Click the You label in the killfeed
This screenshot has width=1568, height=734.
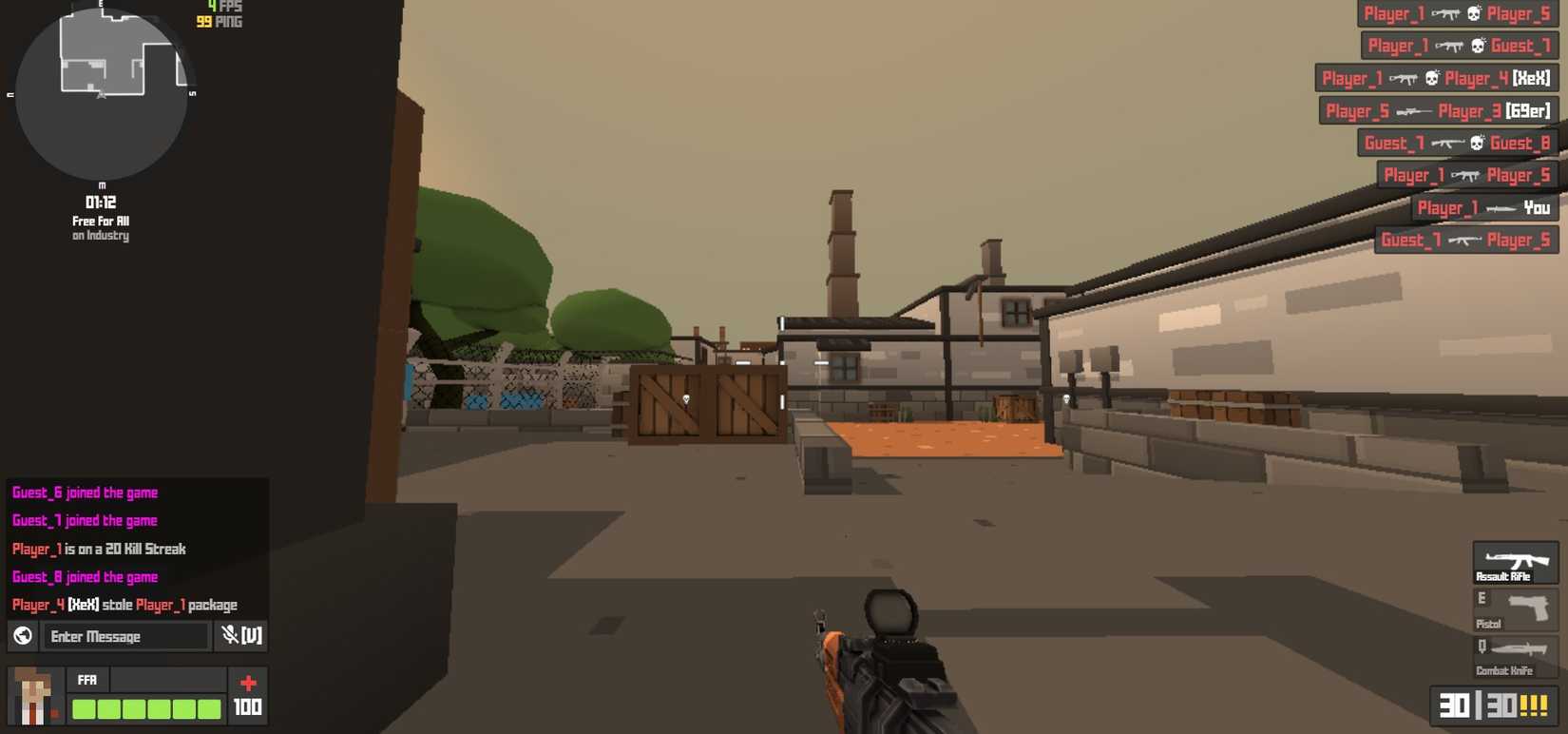(1537, 208)
